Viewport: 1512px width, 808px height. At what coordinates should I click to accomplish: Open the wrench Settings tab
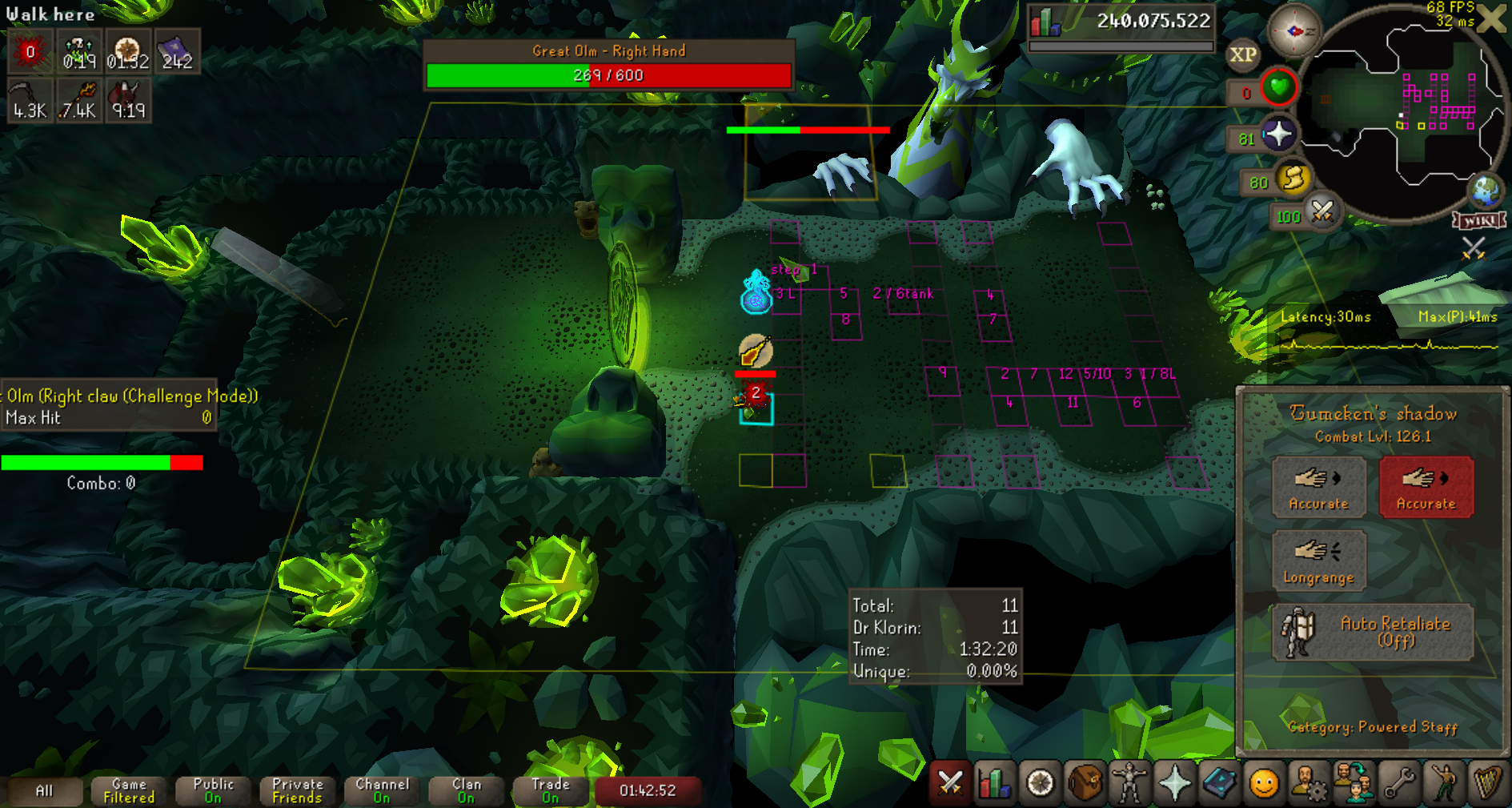click(1399, 783)
